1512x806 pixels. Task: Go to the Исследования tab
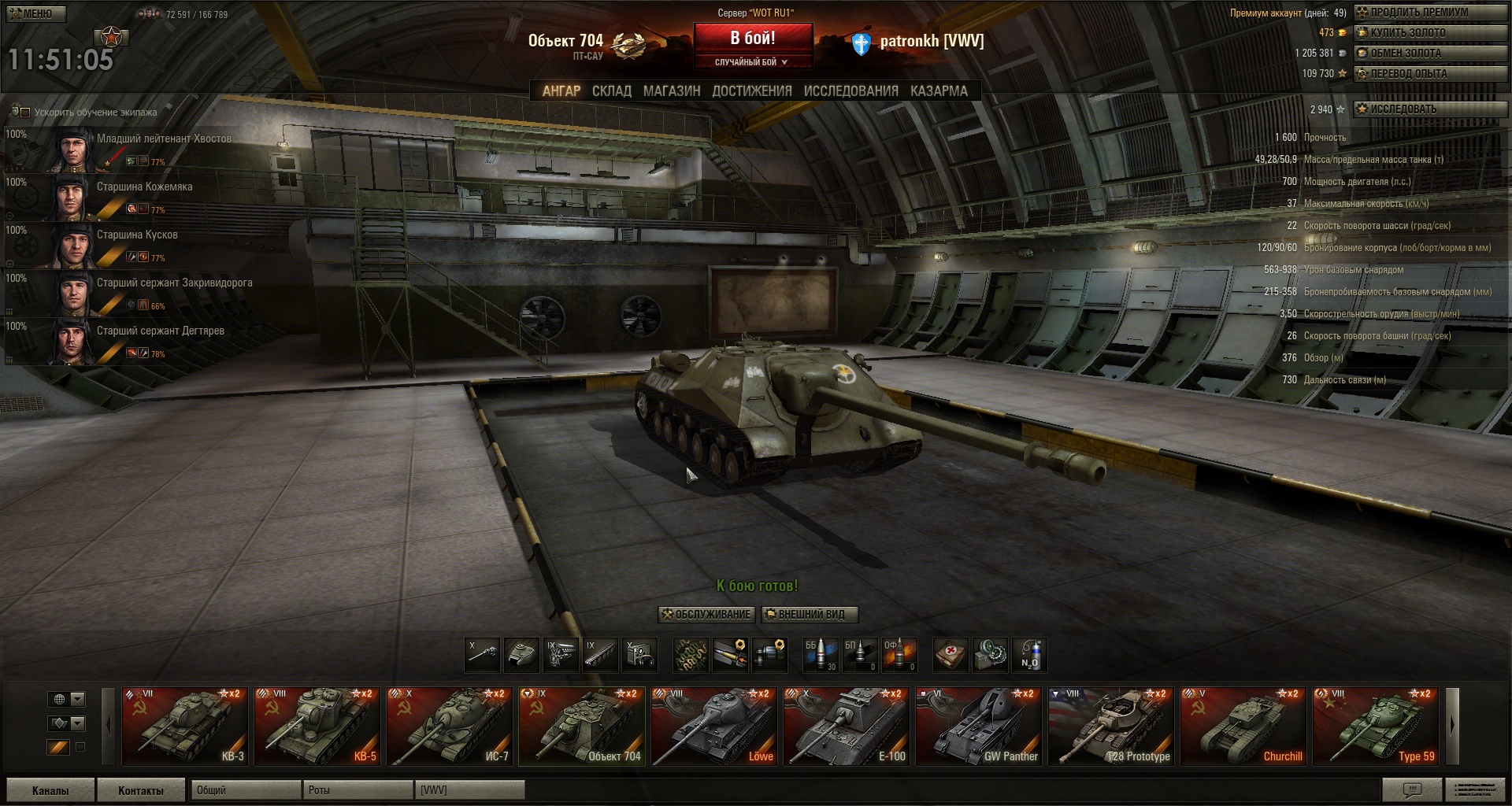[850, 91]
